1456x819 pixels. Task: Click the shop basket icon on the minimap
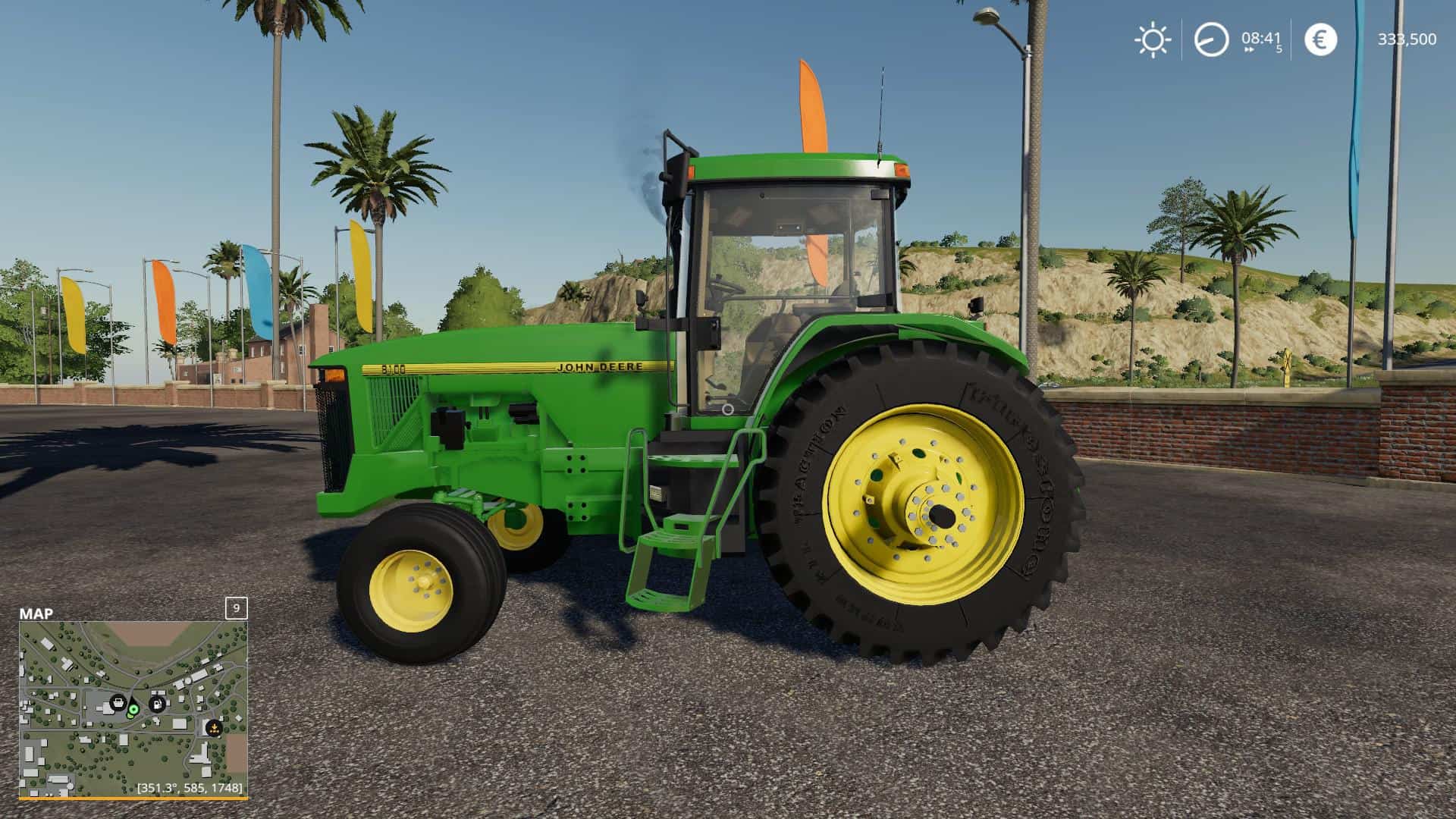(118, 704)
